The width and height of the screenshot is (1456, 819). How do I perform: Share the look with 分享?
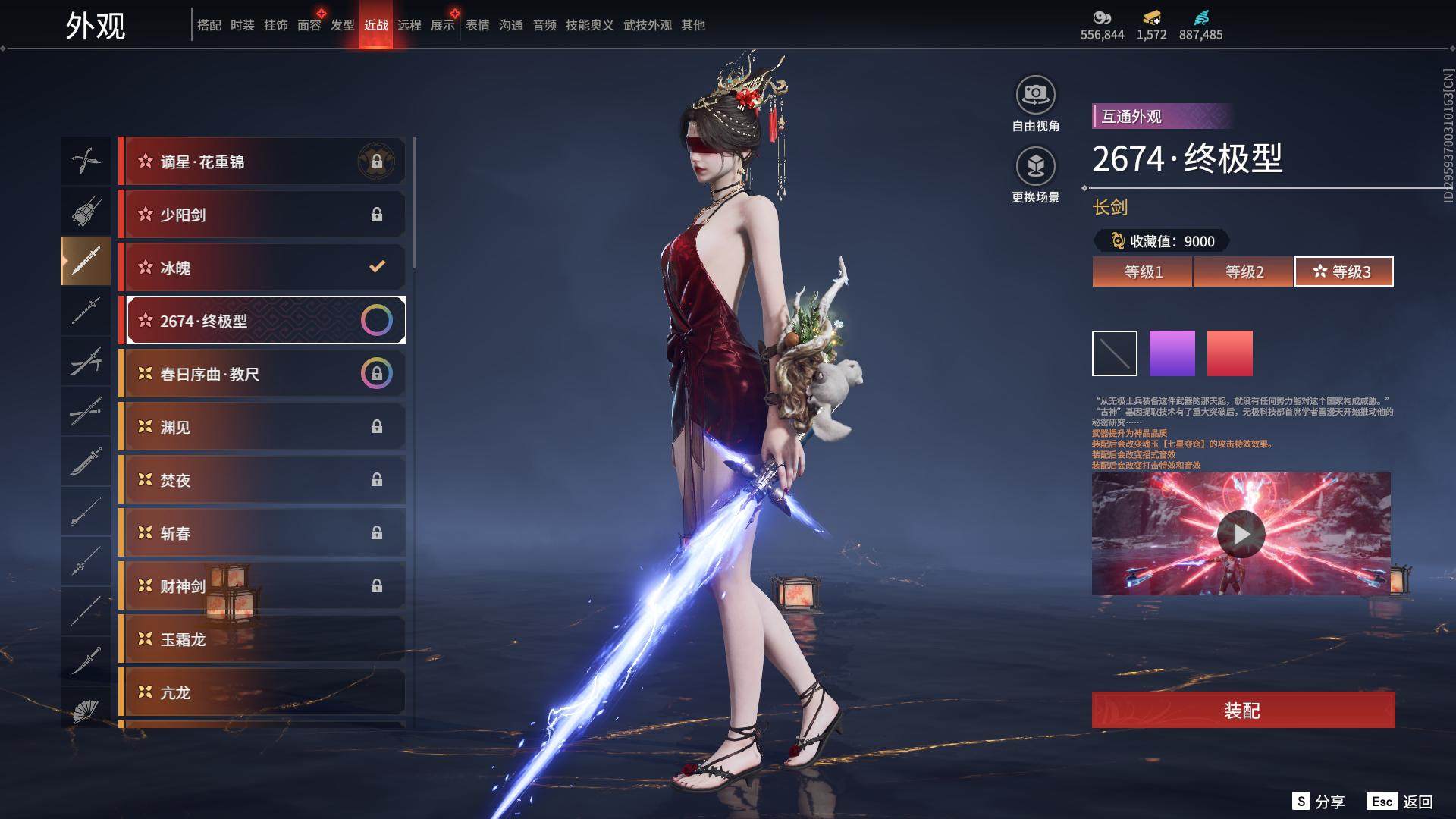click(1319, 802)
